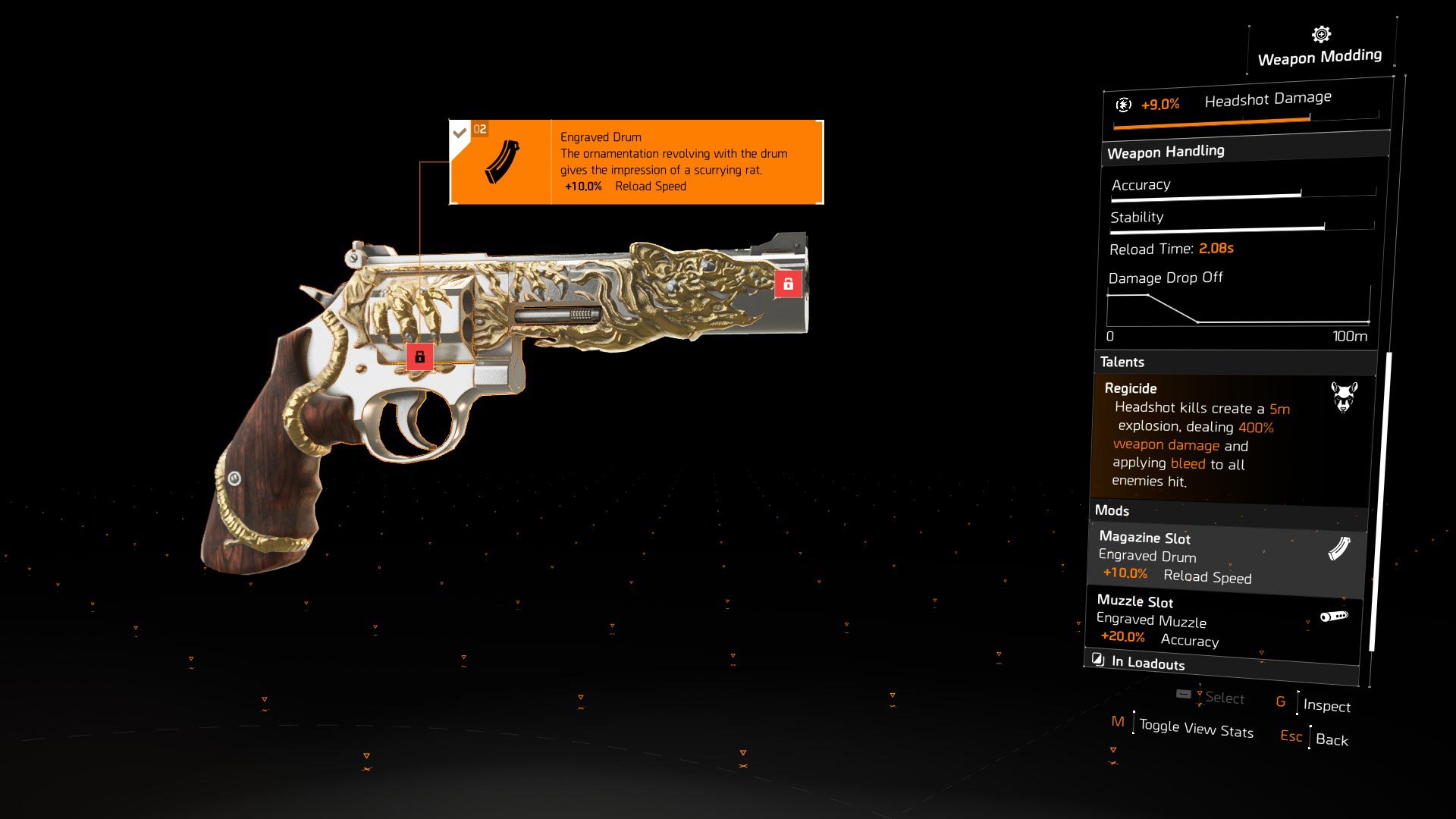Expand the Weapon Handling section
The image size is (1456, 819).
(1166, 150)
